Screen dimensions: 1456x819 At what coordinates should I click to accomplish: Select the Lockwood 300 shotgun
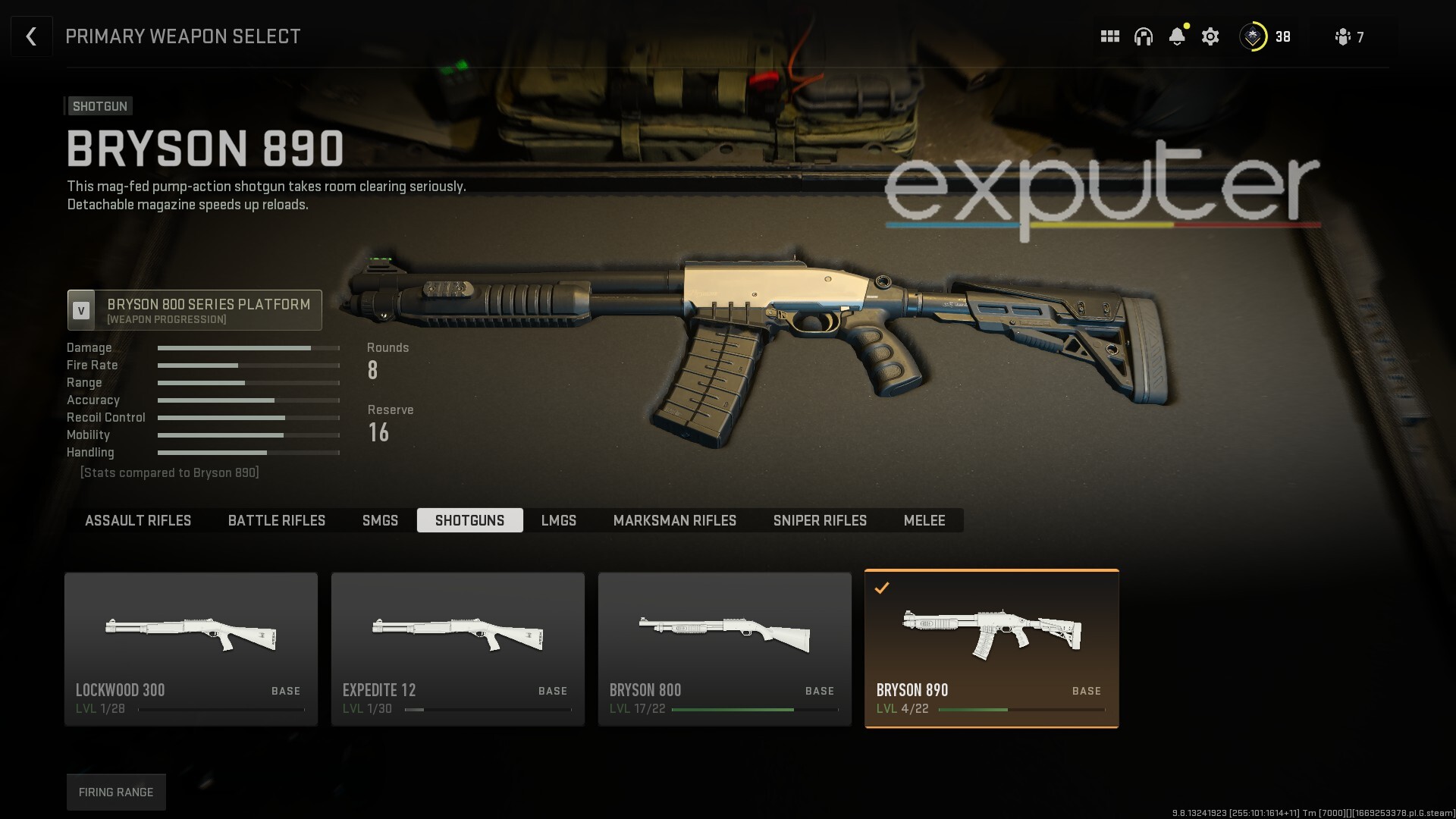pos(191,648)
